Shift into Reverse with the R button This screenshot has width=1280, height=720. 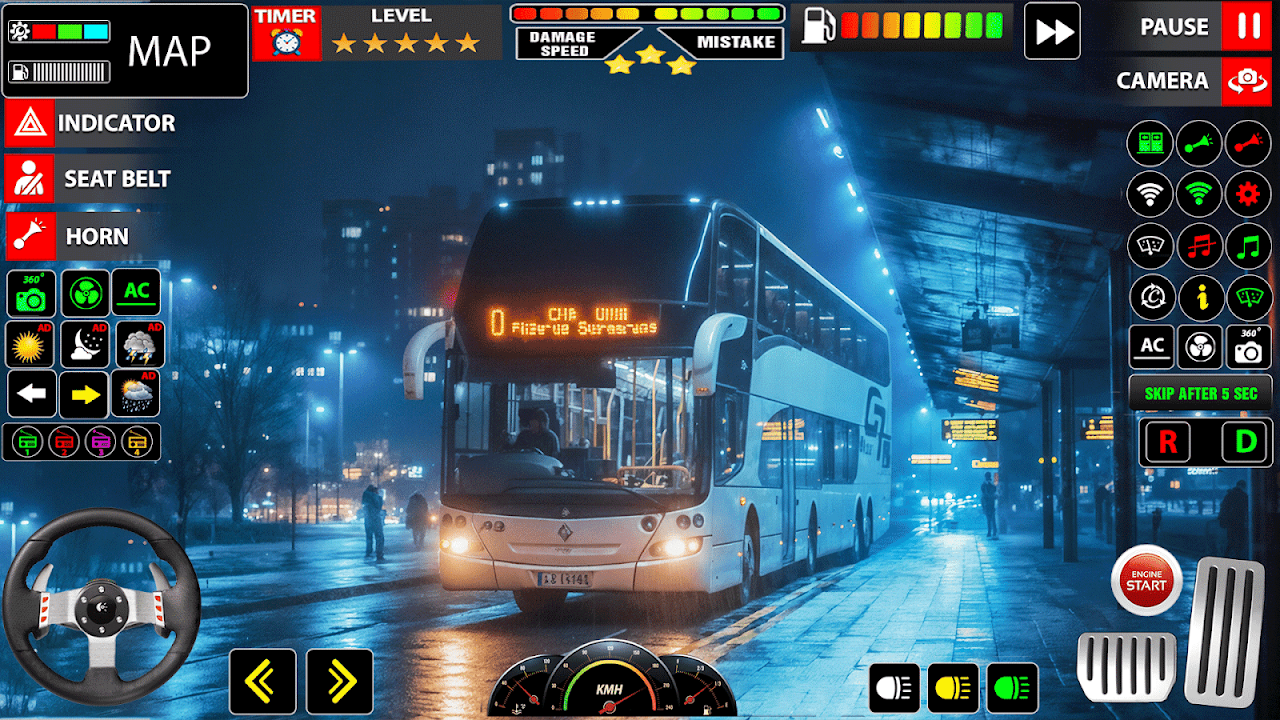pyautogui.click(x=1167, y=441)
